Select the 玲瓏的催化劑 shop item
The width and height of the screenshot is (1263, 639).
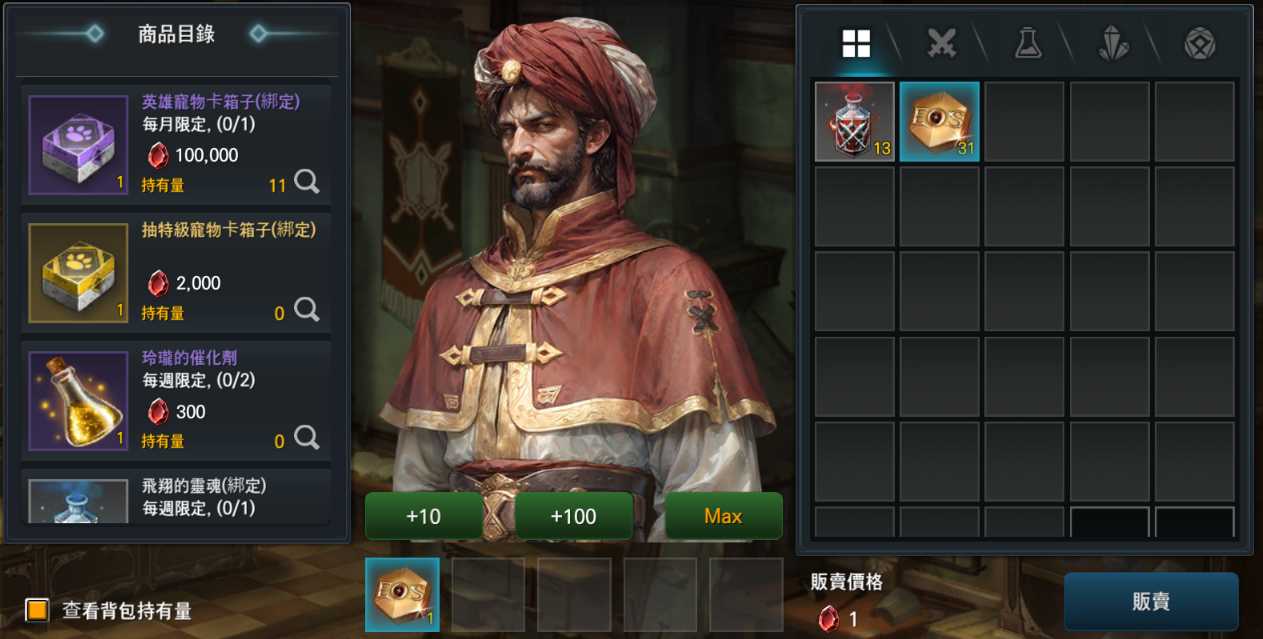(175, 398)
